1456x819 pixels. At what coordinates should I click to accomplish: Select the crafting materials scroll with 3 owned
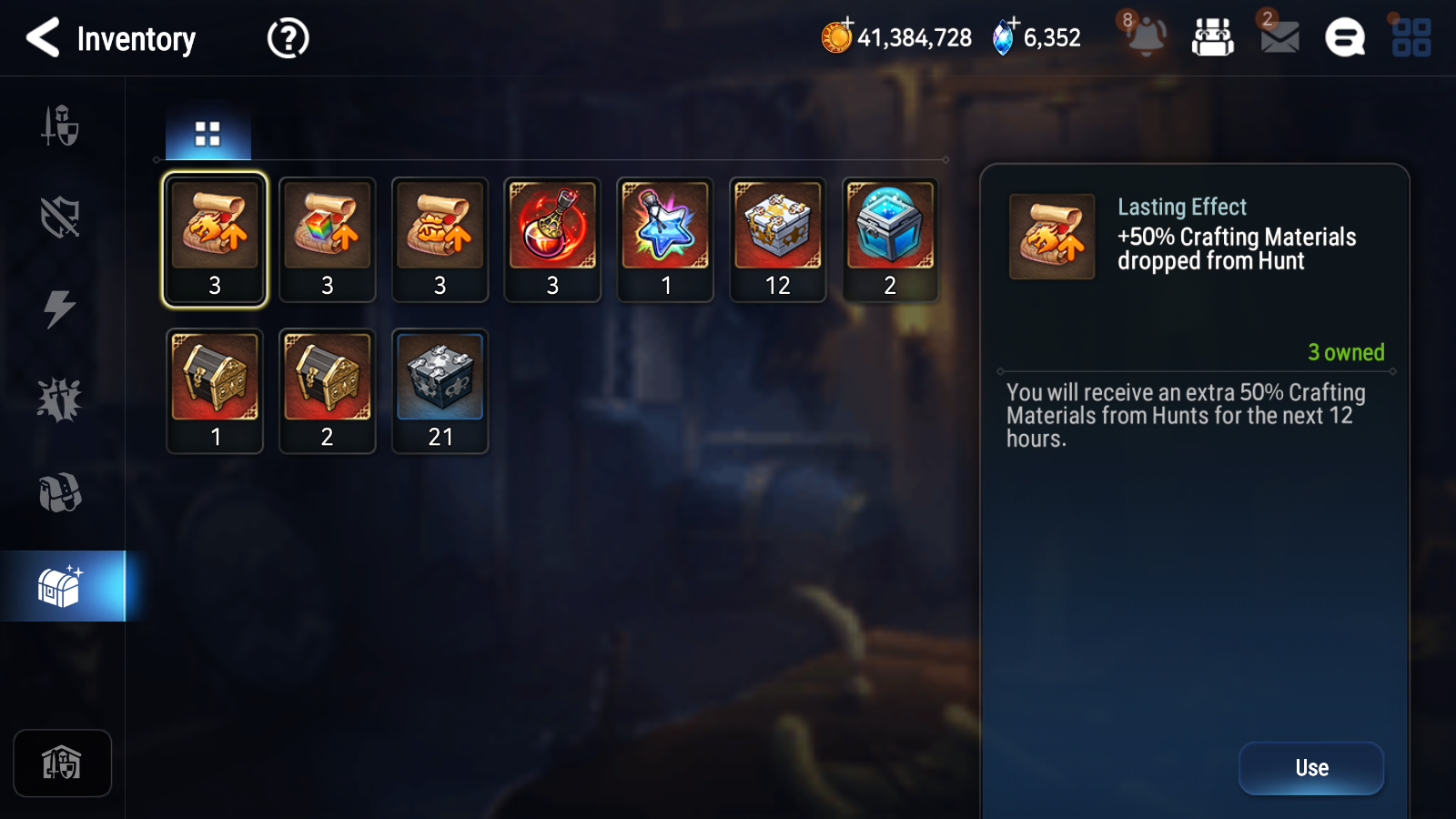pyautogui.click(x=215, y=238)
